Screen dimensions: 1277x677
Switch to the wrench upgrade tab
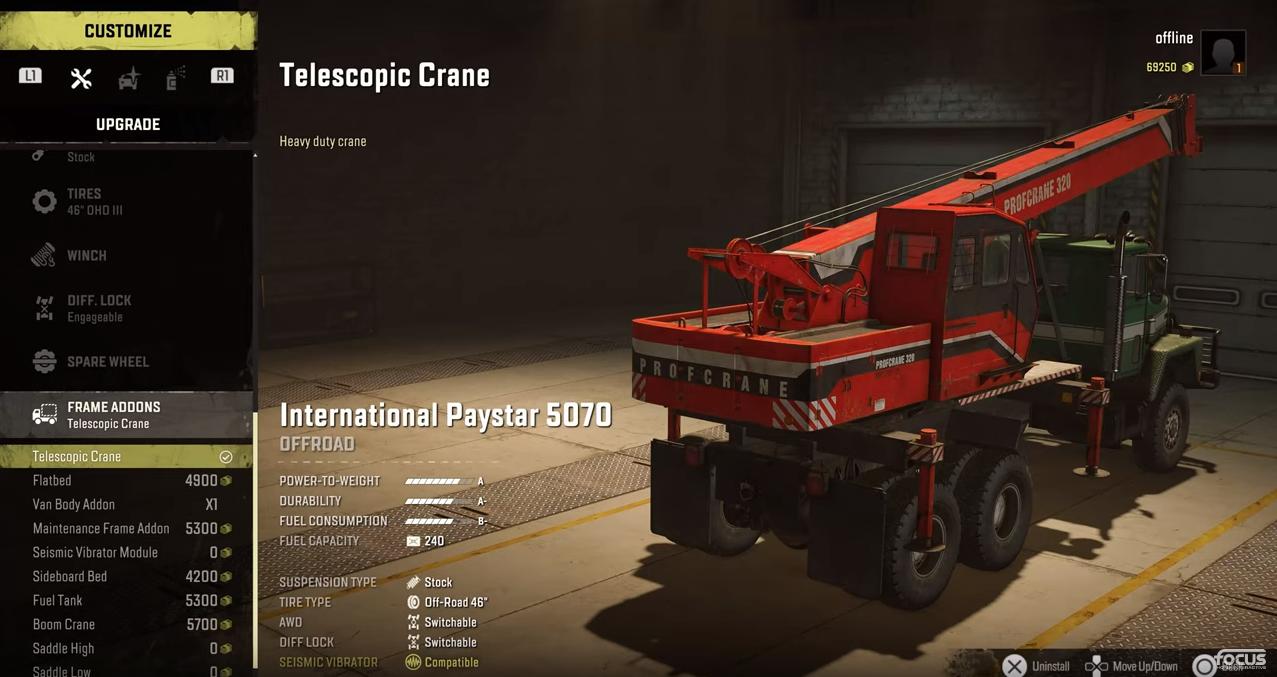[81, 78]
